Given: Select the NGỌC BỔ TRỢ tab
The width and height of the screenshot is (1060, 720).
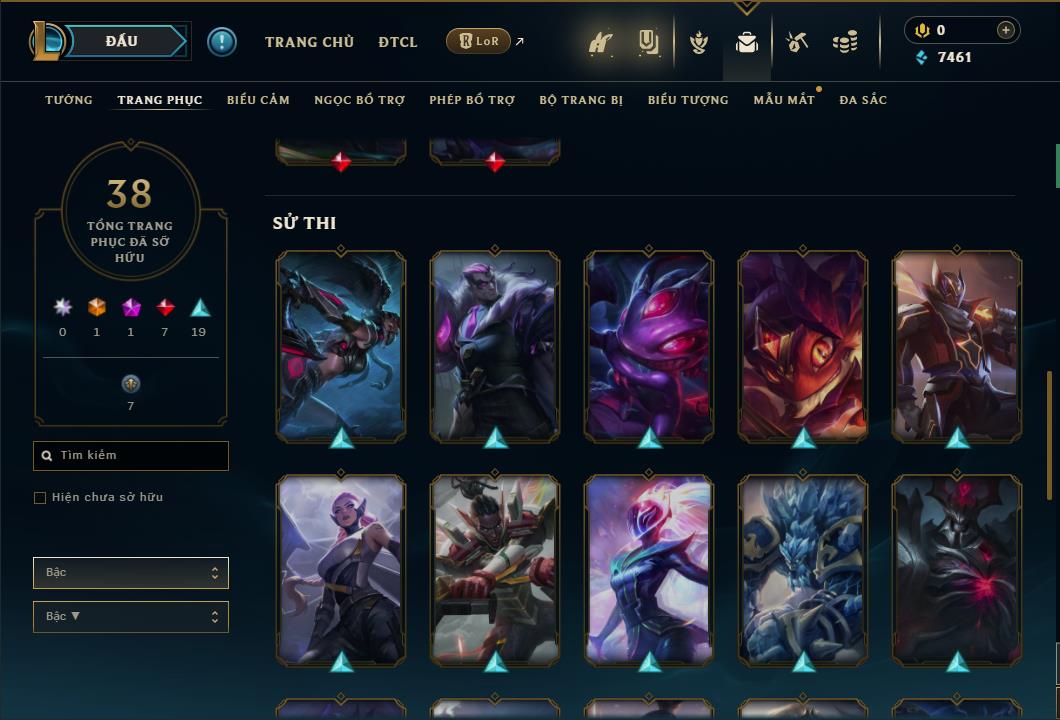Looking at the screenshot, I should click(359, 100).
